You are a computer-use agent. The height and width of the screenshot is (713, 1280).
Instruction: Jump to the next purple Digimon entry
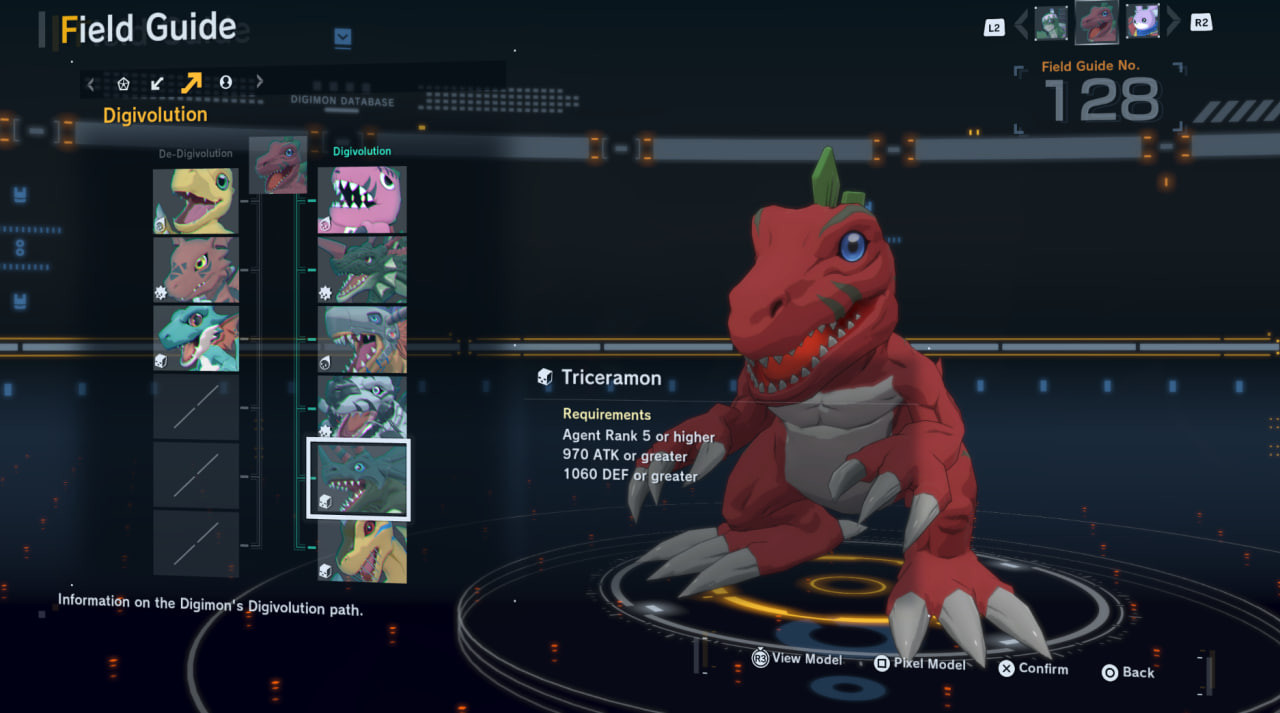(x=1142, y=21)
